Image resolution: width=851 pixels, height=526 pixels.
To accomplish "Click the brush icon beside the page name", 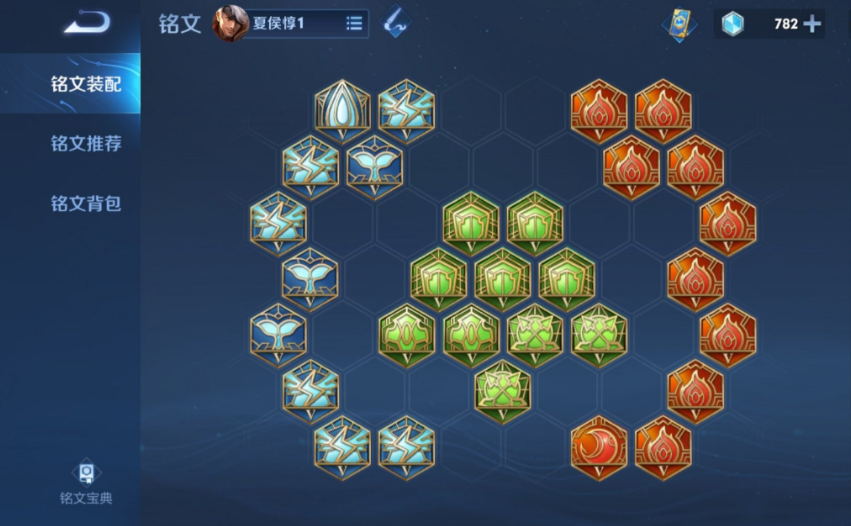I will pyautogui.click(x=396, y=22).
